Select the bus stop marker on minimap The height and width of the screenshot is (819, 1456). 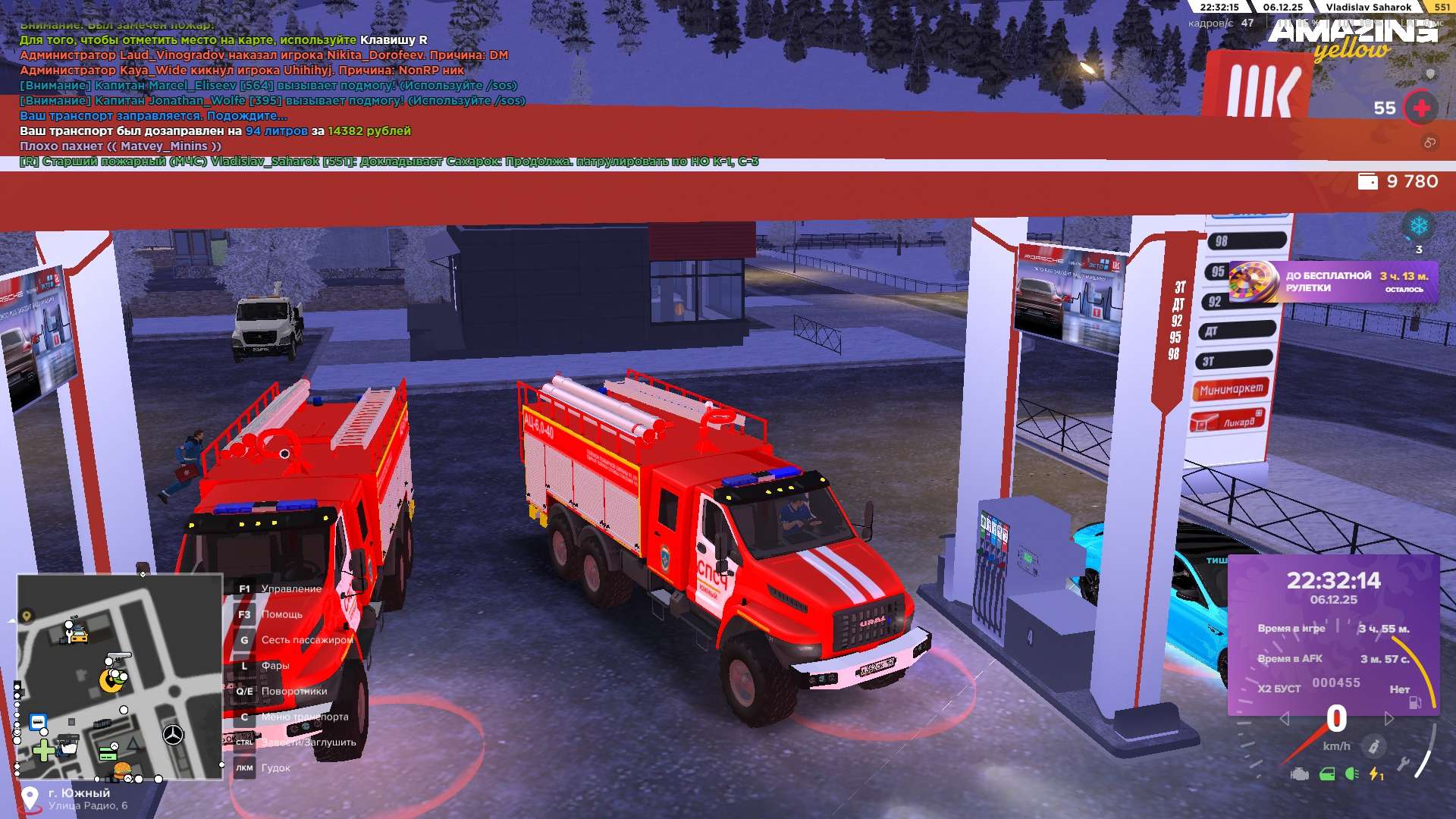38,722
